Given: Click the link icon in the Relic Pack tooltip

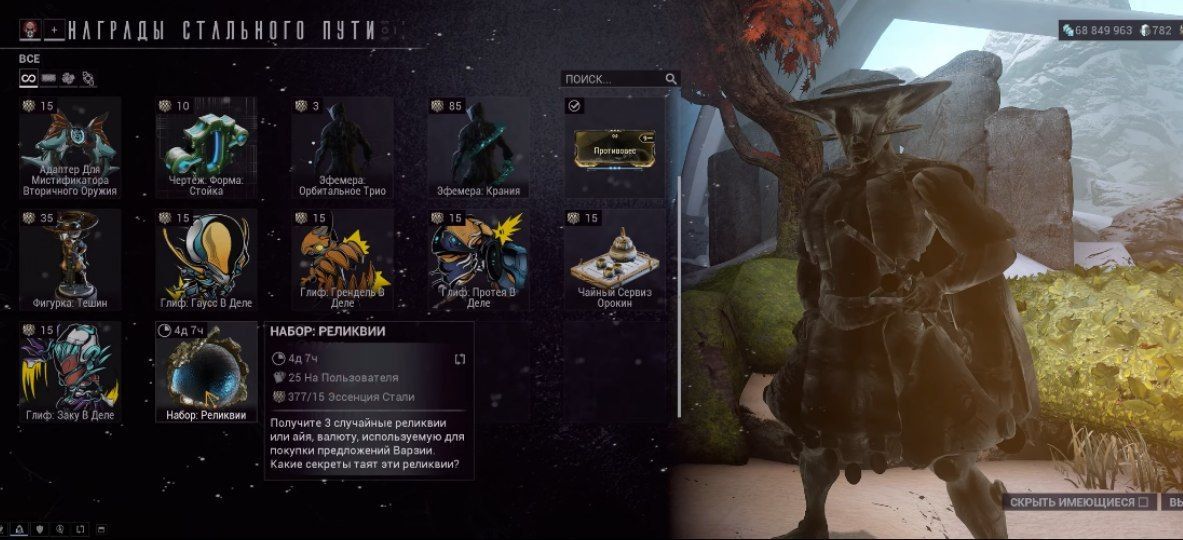Looking at the screenshot, I should (x=460, y=359).
